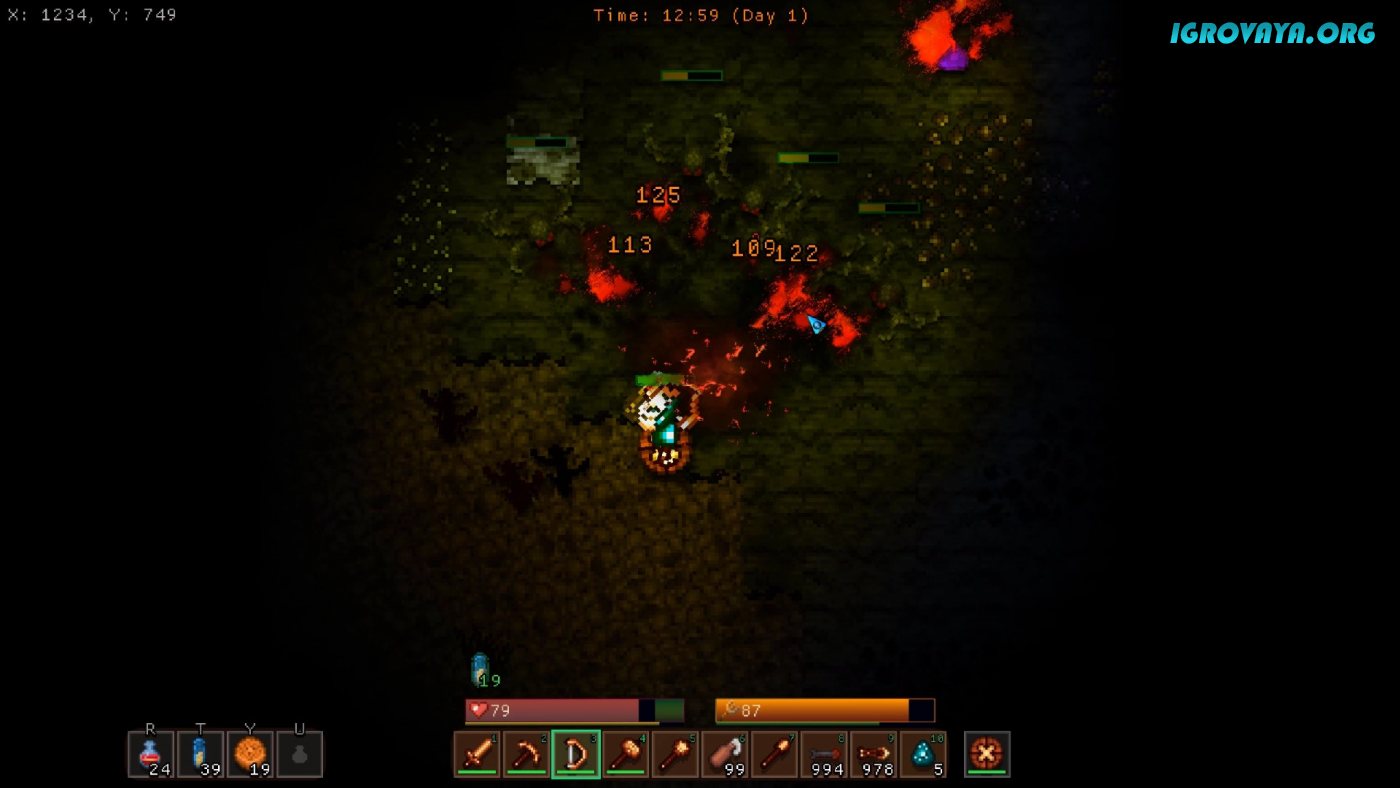1400x788 pixels.
Task: Open the IGROVAYA.ORG watermark link
Action: click(x=1272, y=33)
